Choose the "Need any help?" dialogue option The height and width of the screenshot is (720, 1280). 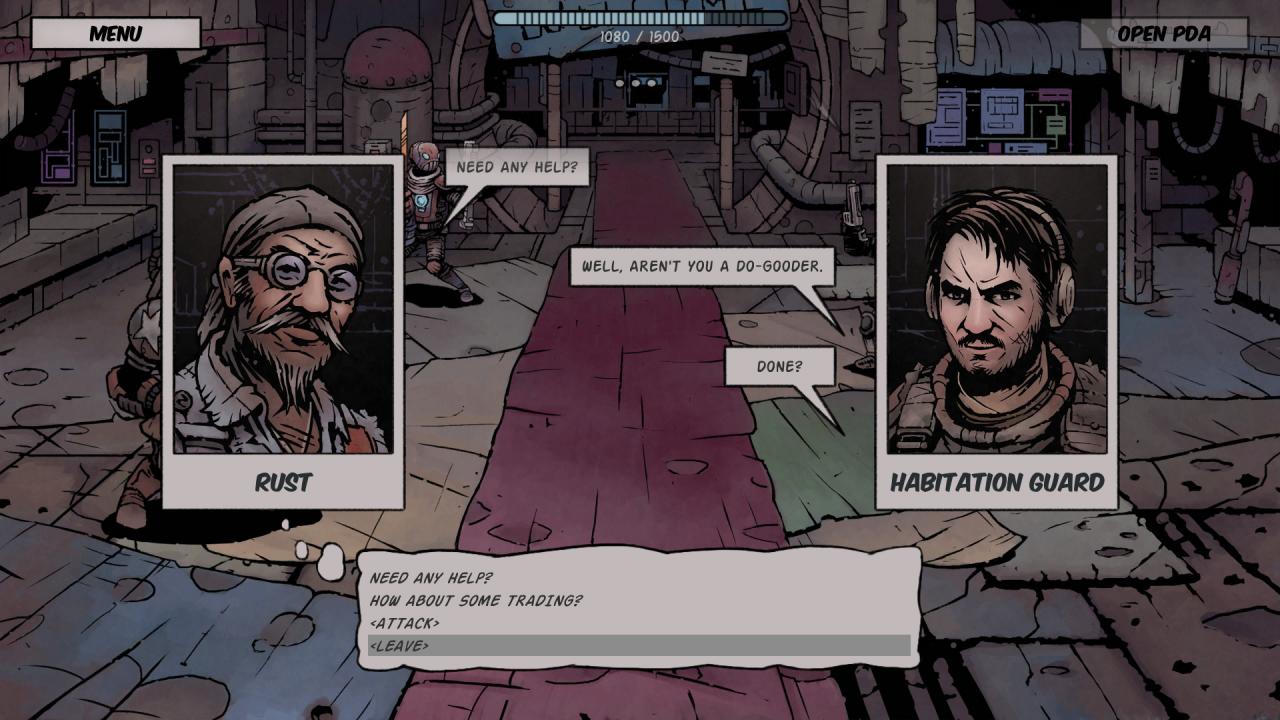point(431,578)
